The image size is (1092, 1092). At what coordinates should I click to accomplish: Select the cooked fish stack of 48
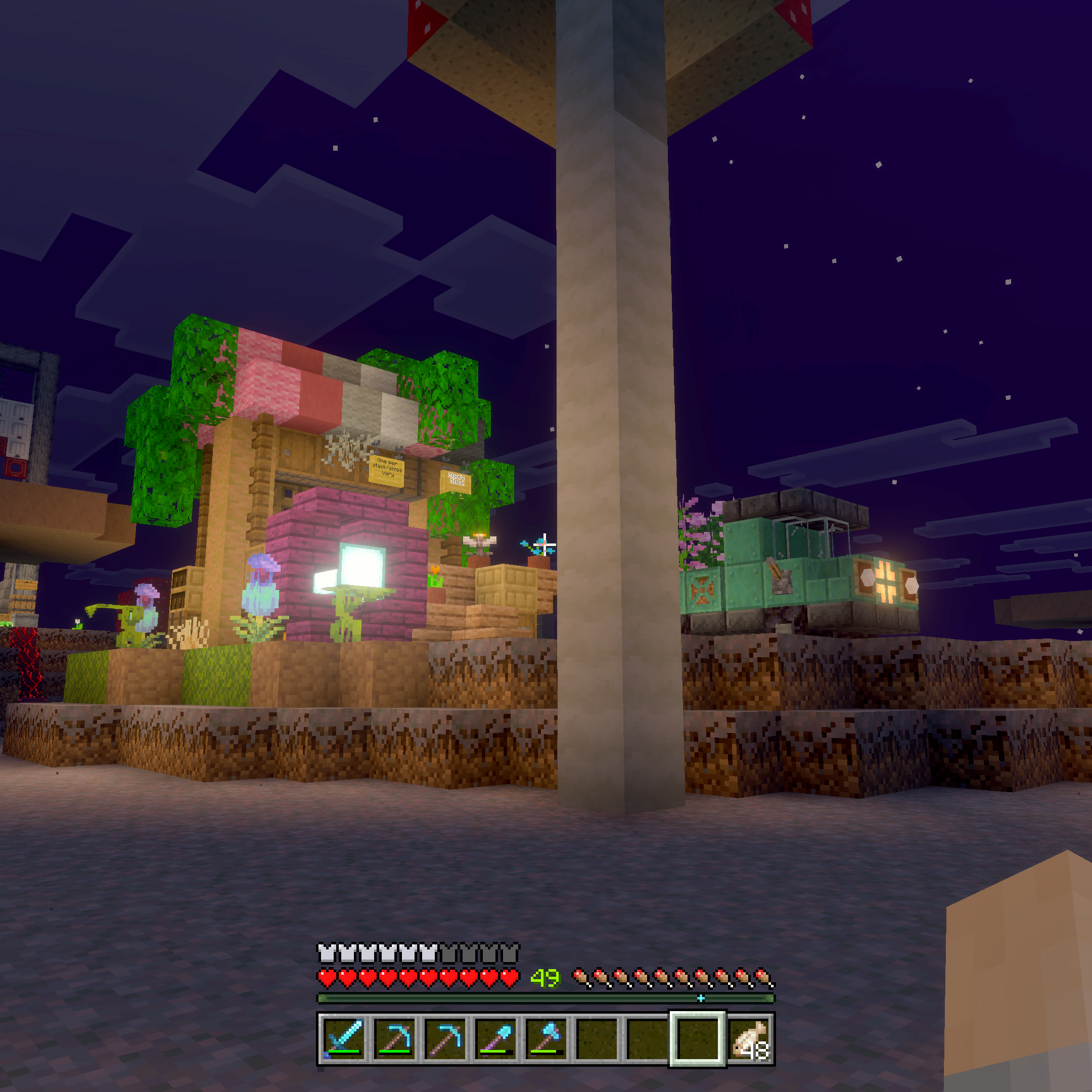click(749, 1039)
